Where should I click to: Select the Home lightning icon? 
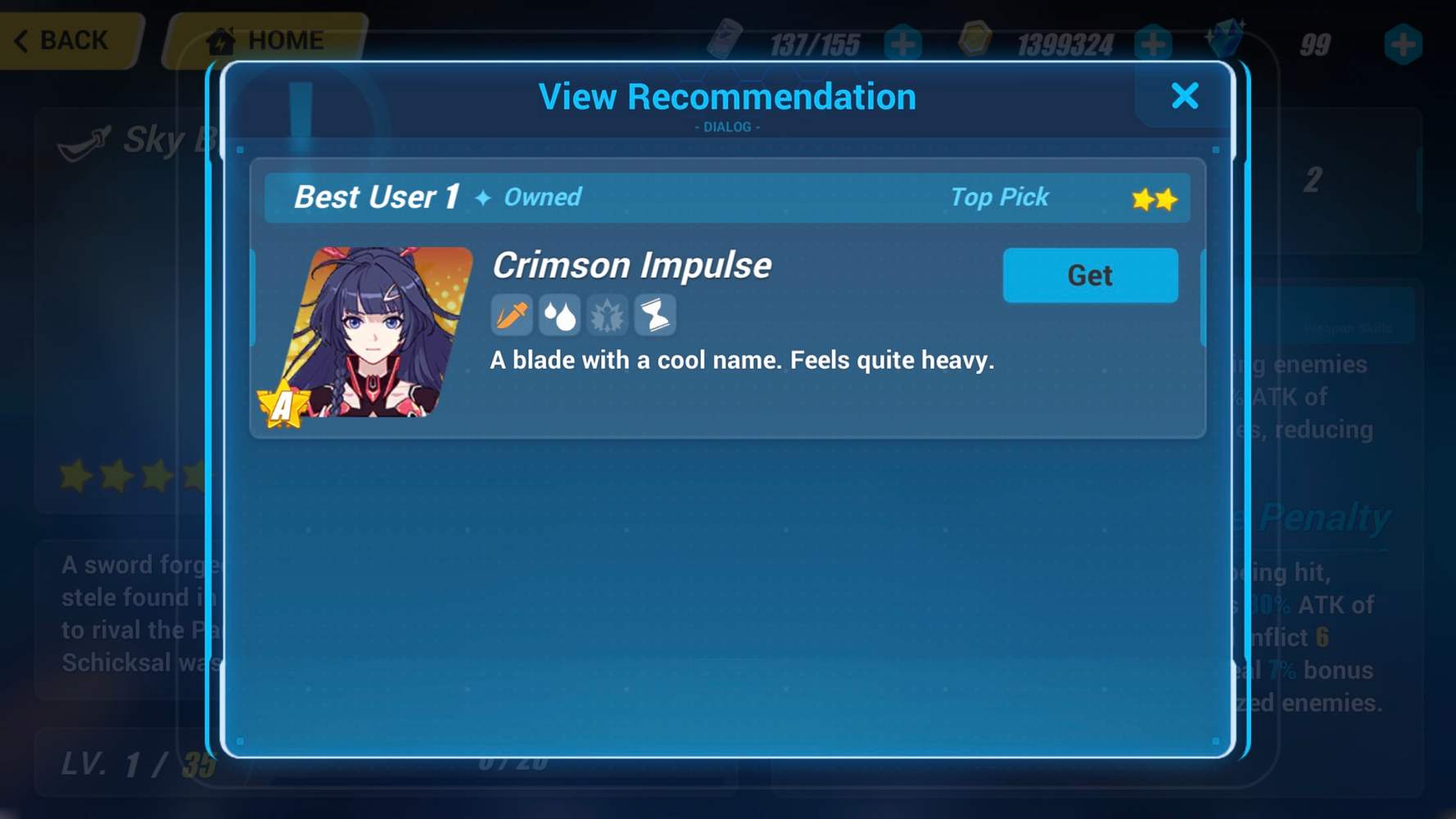219,39
